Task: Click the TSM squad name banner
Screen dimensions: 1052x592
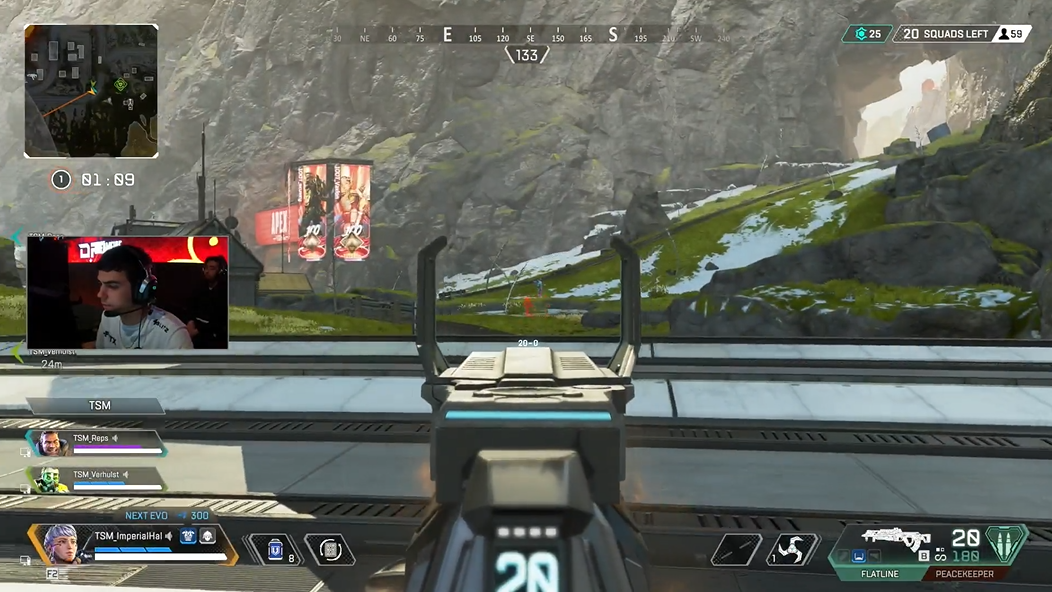Action: coord(98,405)
